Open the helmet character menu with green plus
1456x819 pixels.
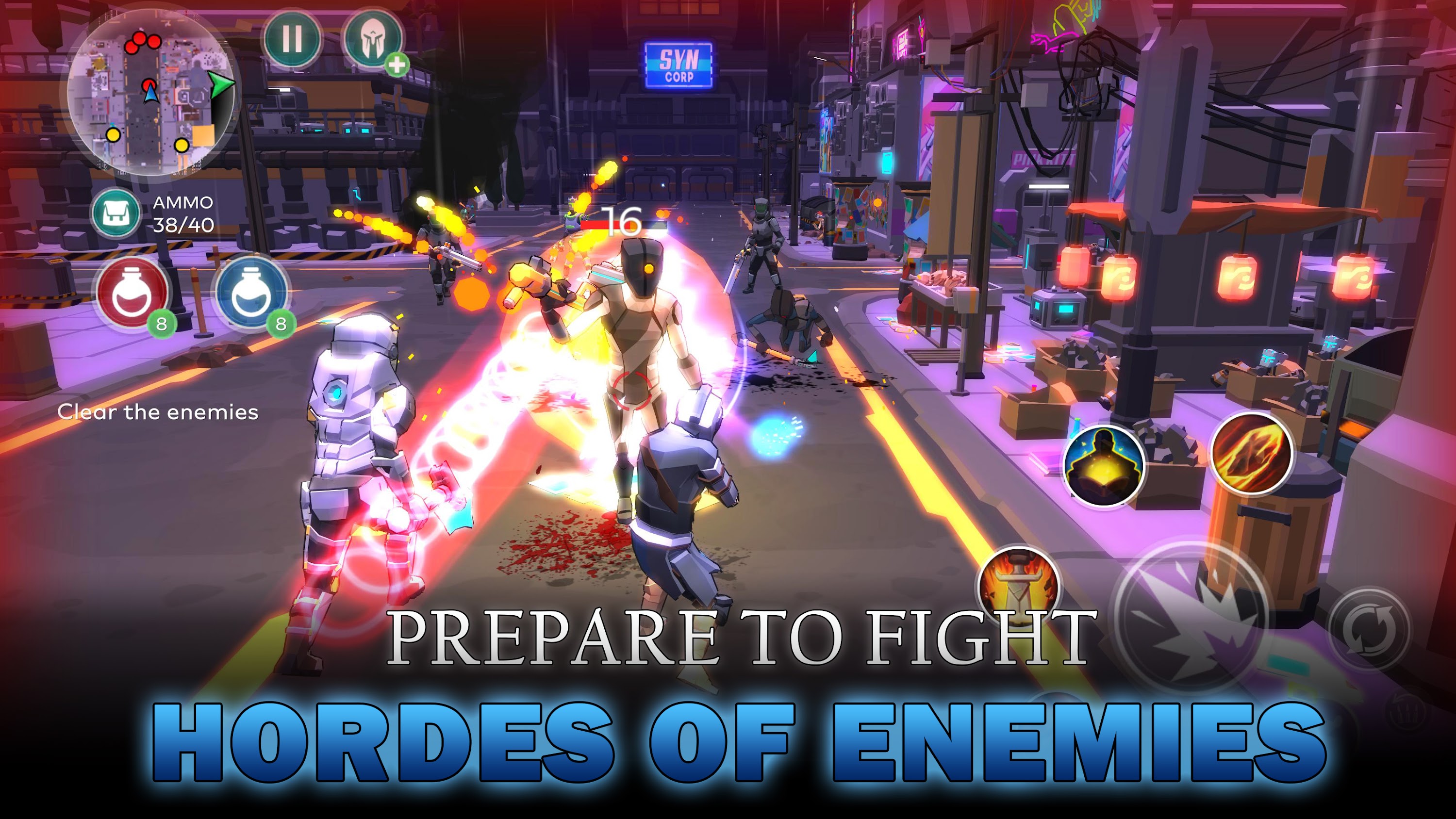click(373, 40)
